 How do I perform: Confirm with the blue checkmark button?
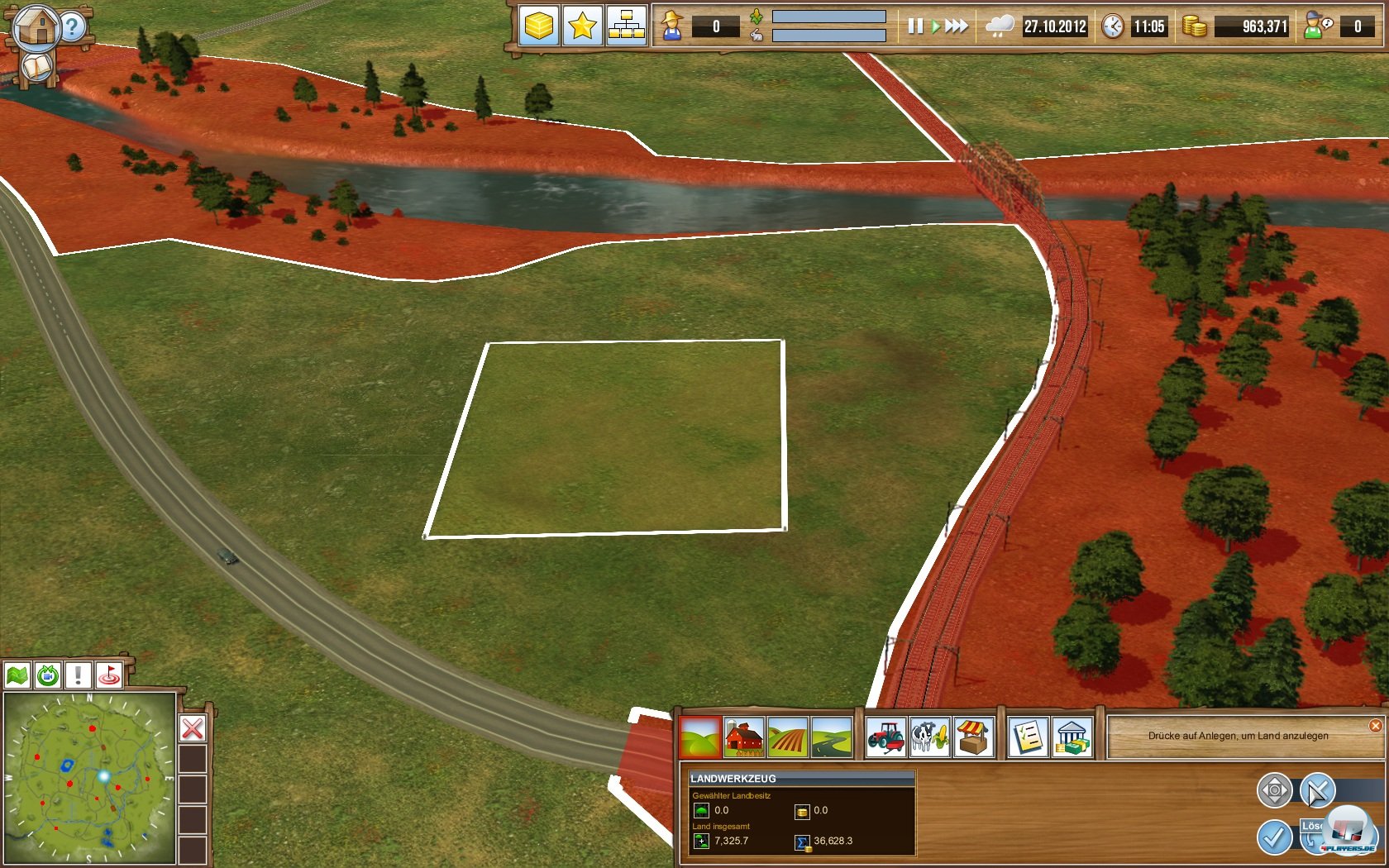click(x=1274, y=837)
